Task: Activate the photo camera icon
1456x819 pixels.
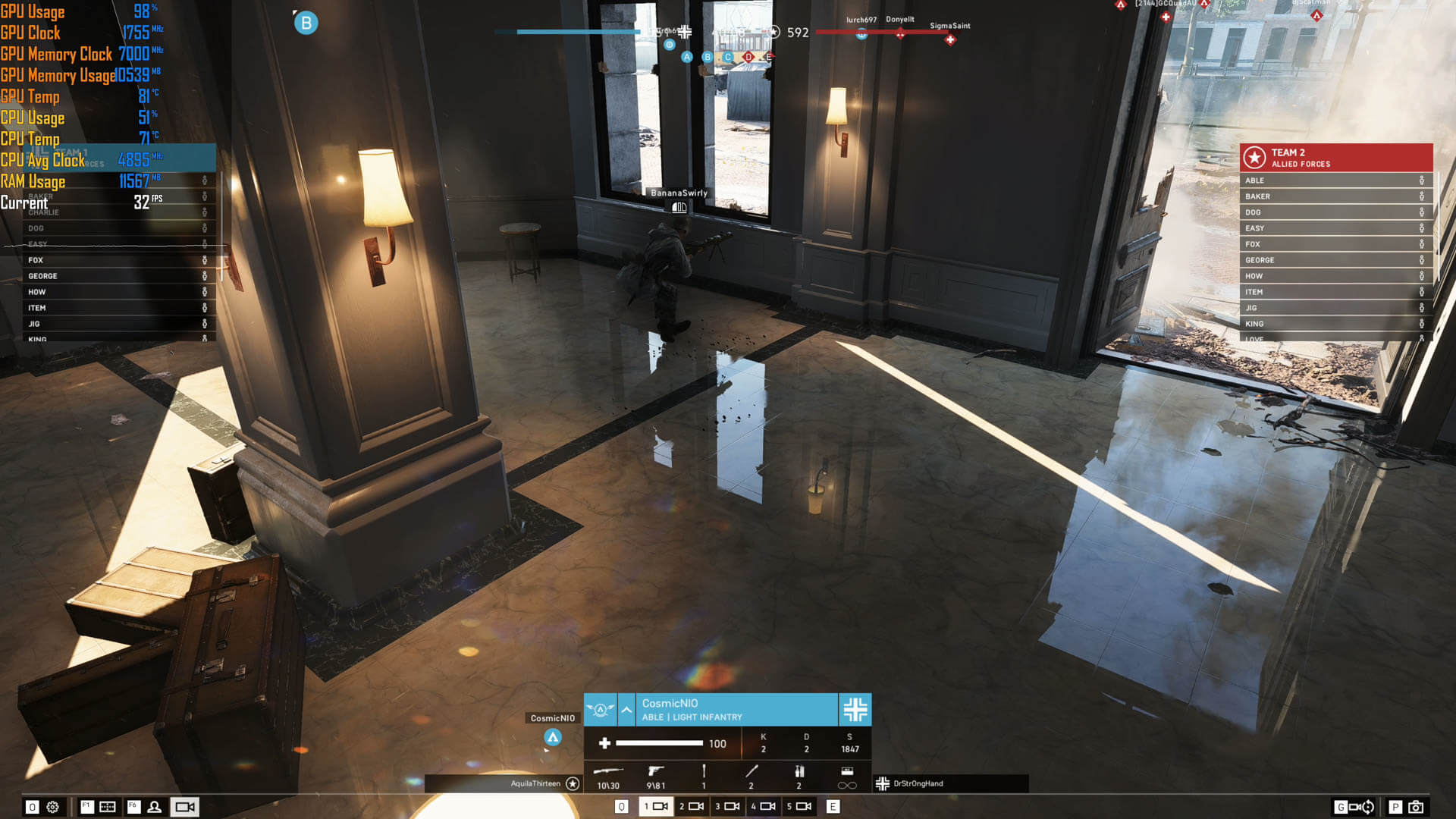Action: 1415,807
